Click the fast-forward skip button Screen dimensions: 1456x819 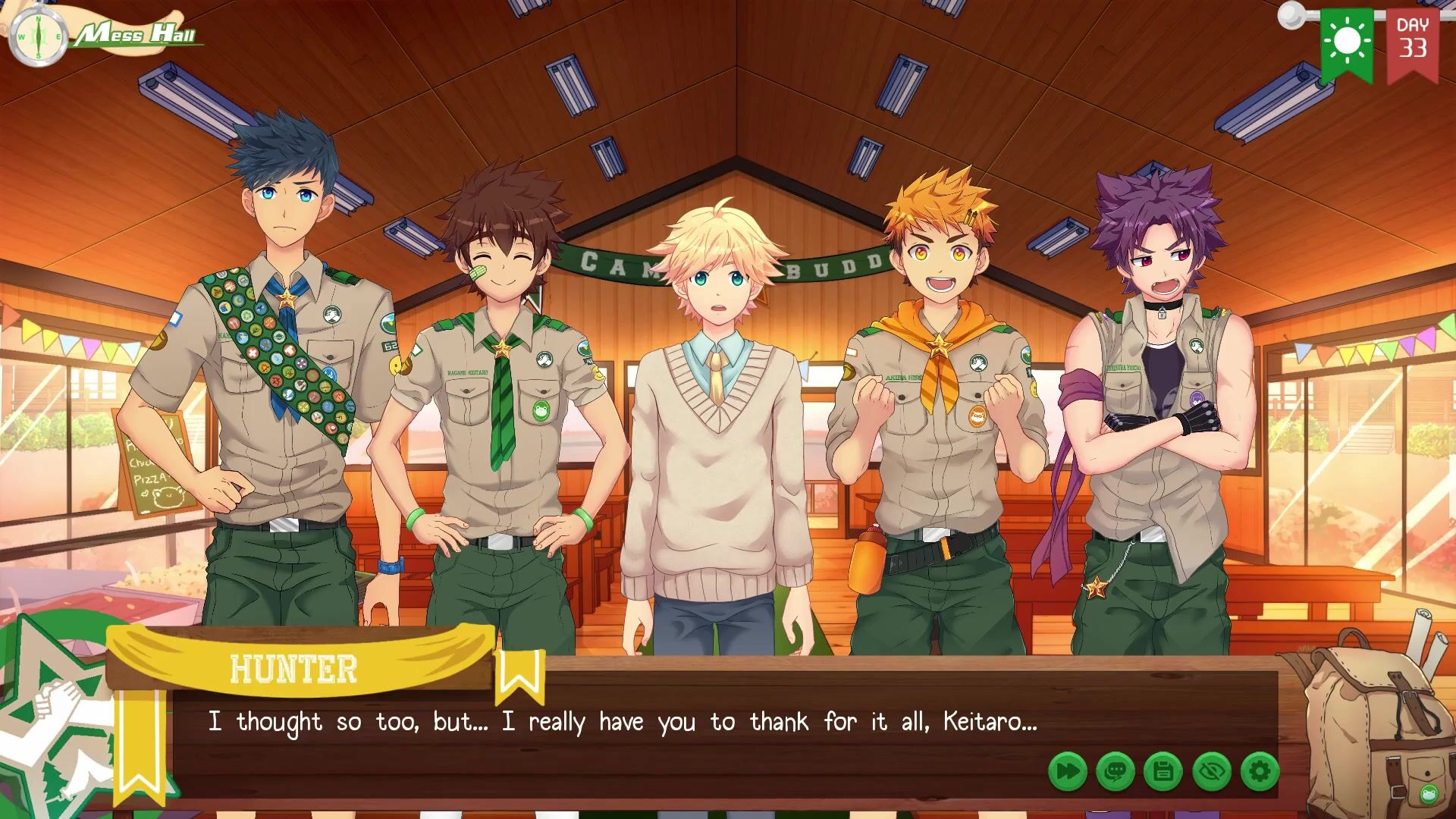(x=1067, y=772)
